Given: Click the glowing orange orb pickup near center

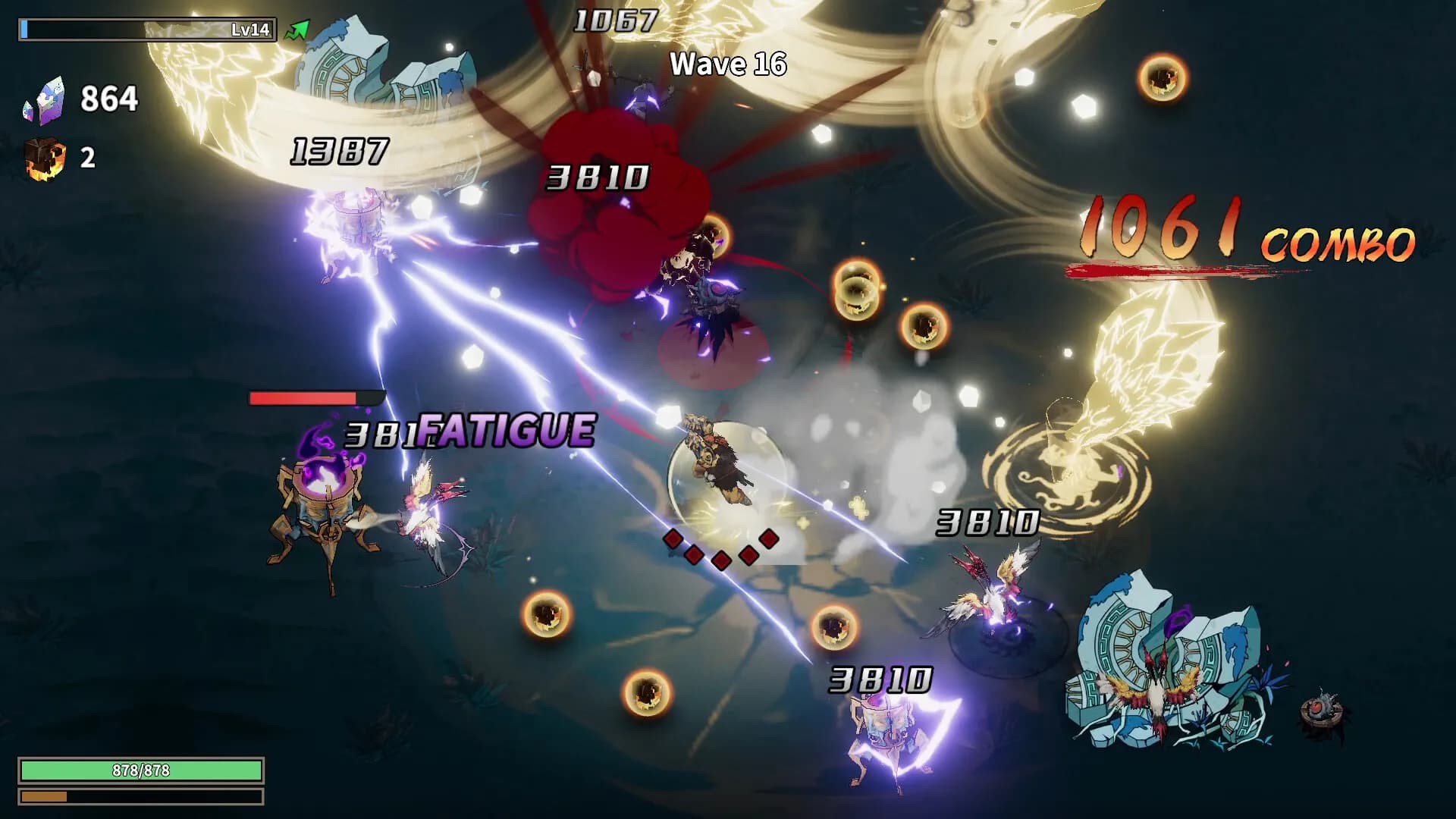Looking at the screenshot, I should coord(856,290).
